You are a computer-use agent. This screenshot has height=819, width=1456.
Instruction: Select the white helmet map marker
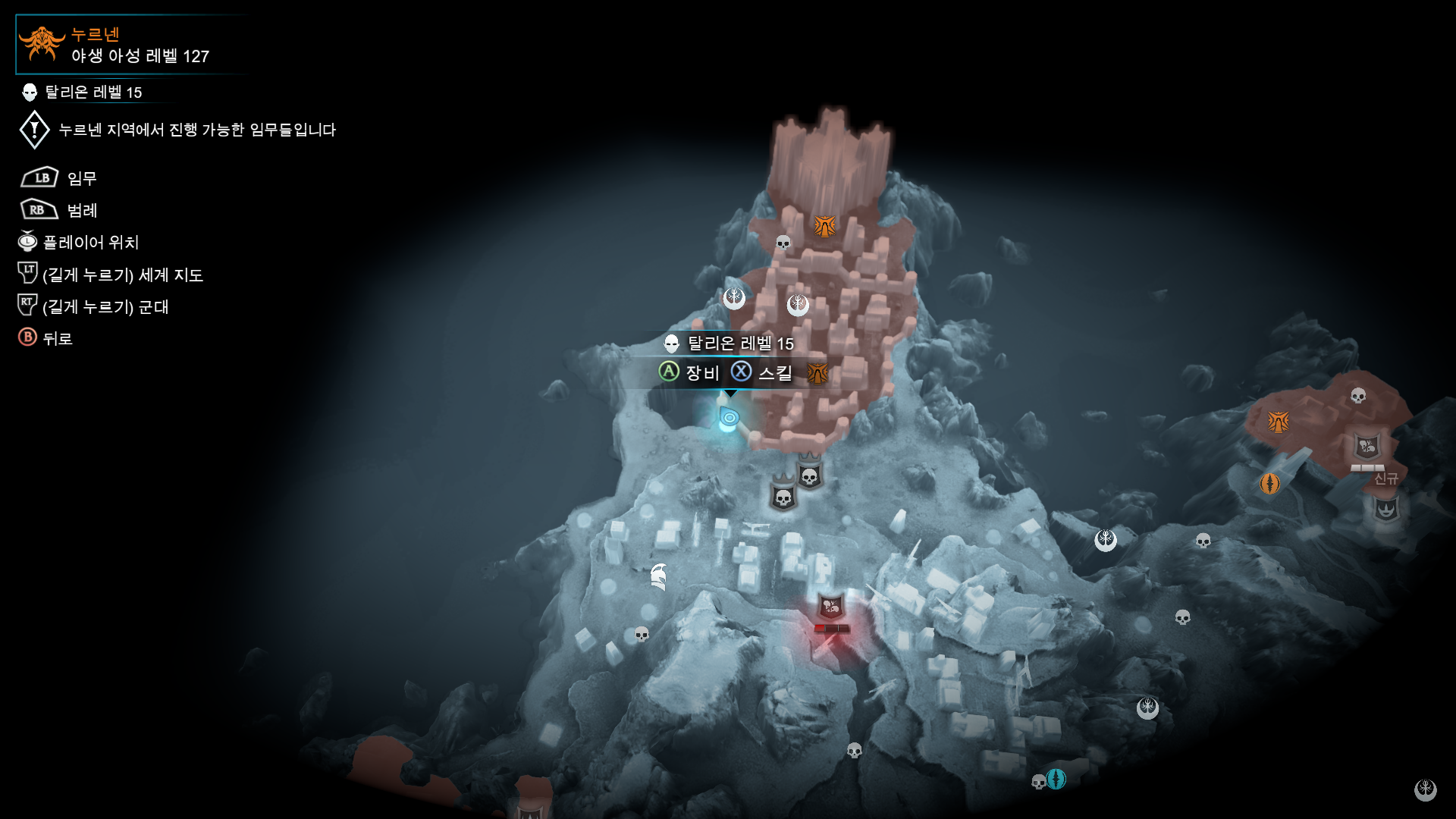pos(658,577)
